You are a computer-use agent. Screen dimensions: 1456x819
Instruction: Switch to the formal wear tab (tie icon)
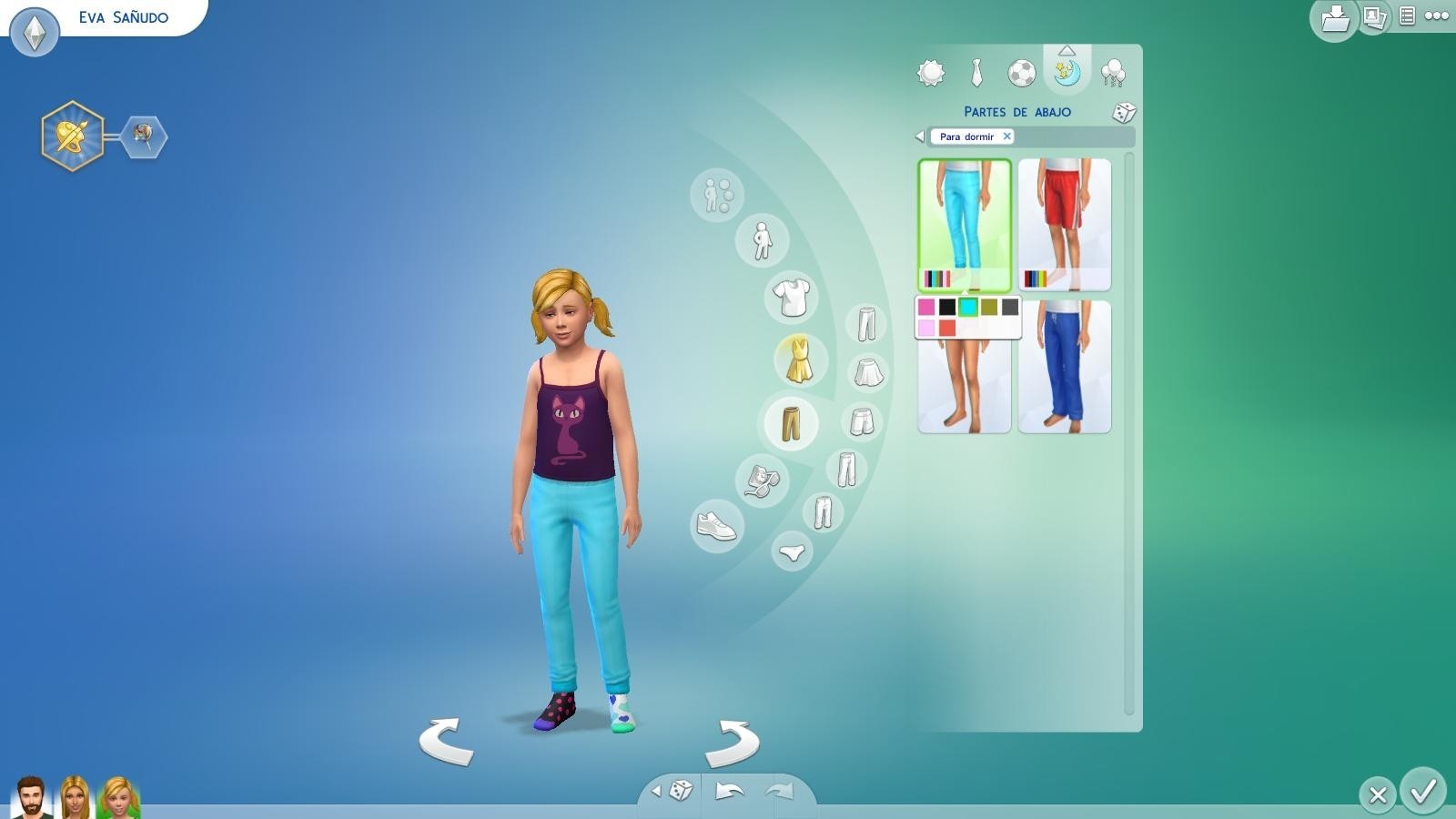(x=977, y=73)
